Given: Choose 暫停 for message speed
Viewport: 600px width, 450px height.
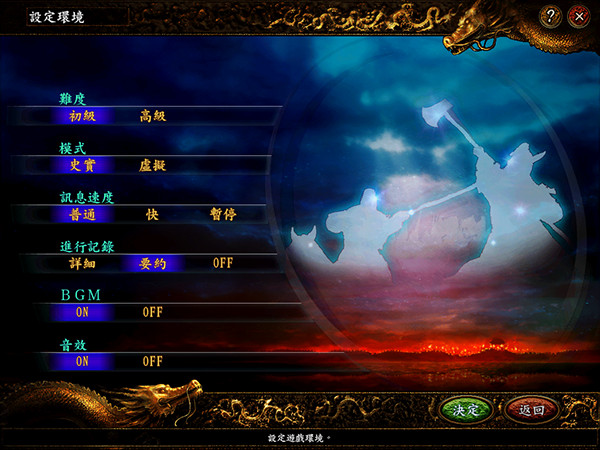Looking at the screenshot, I should click(223, 214).
